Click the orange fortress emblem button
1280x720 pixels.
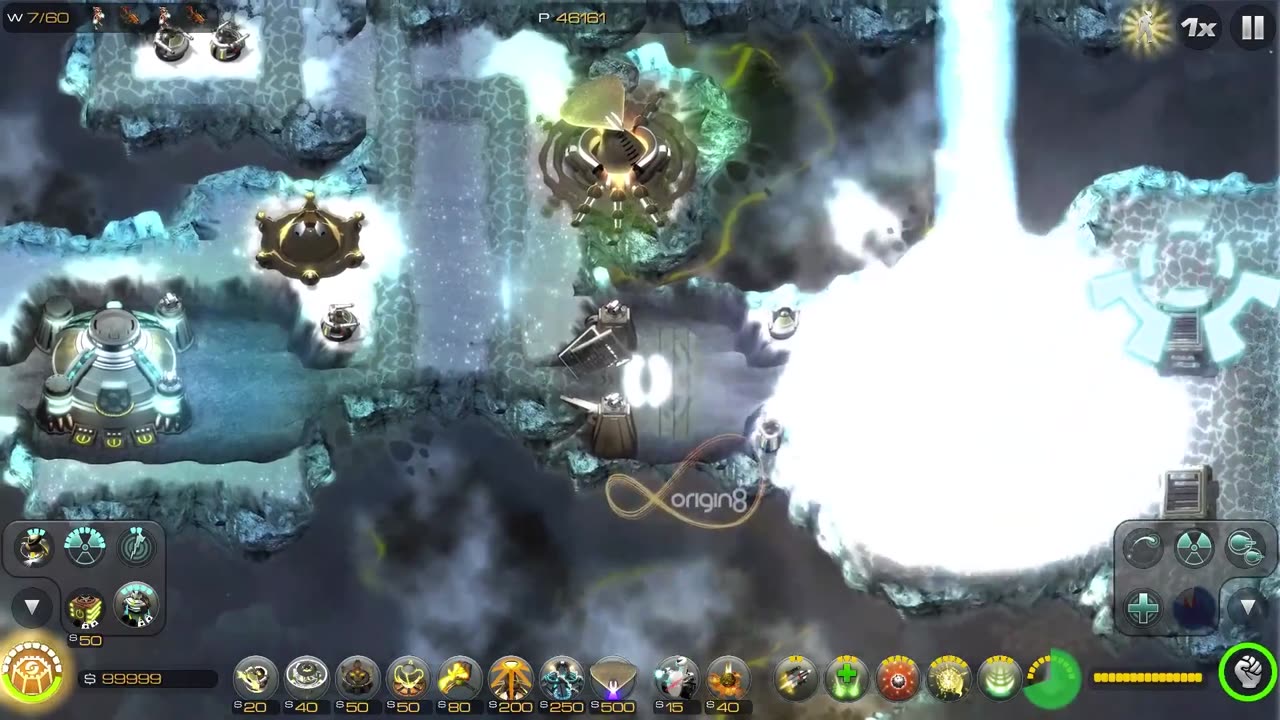pos(33,672)
